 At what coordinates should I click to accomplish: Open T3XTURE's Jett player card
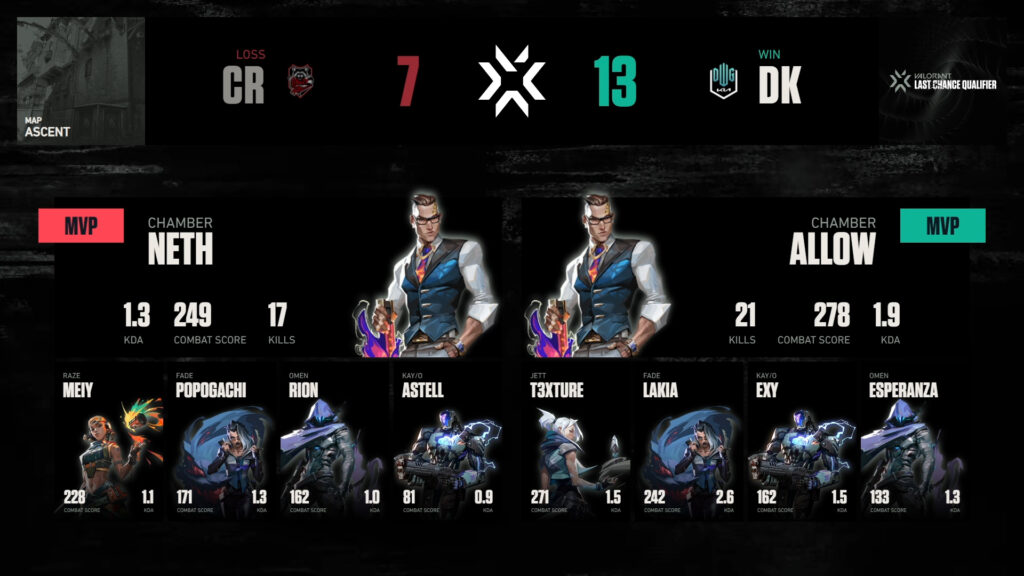pyautogui.click(x=578, y=440)
